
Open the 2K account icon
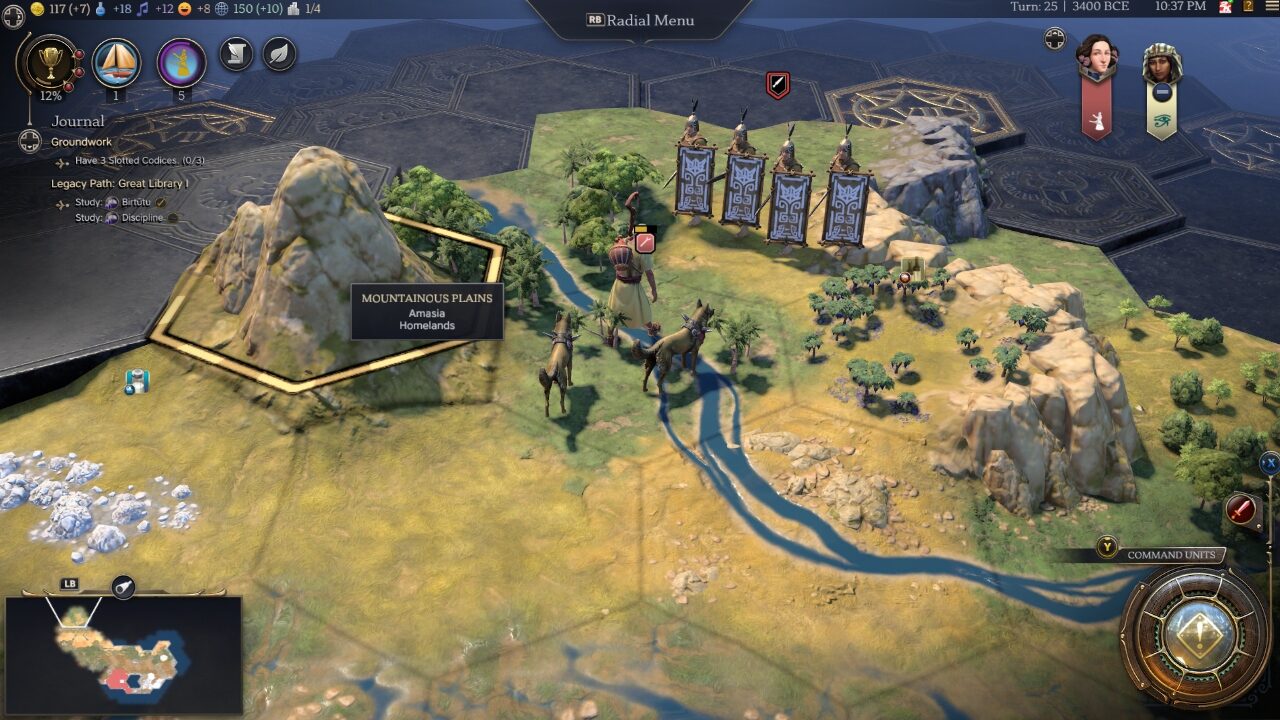(x=1226, y=8)
